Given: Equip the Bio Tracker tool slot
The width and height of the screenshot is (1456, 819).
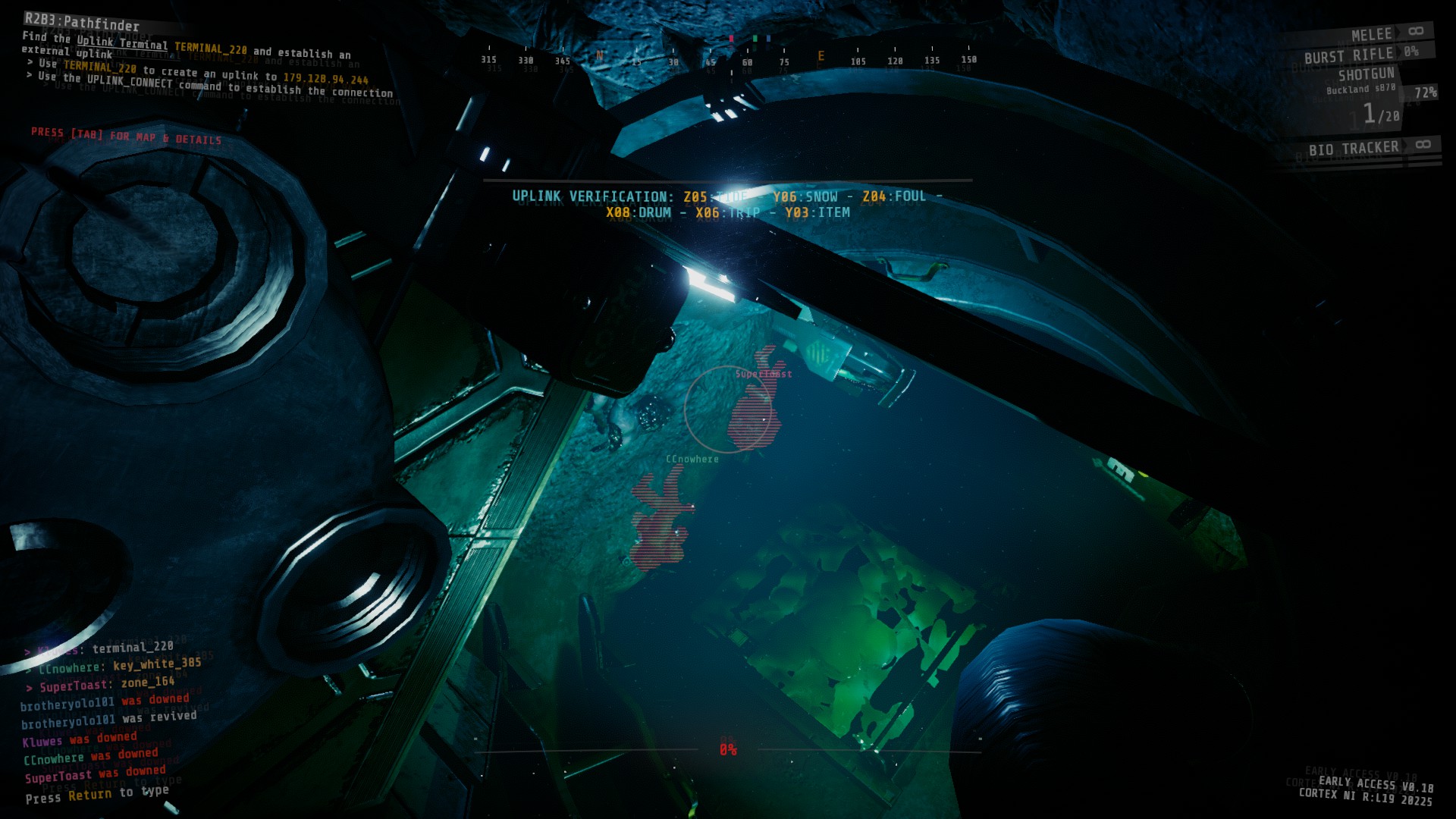Looking at the screenshot, I should click(1354, 149).
